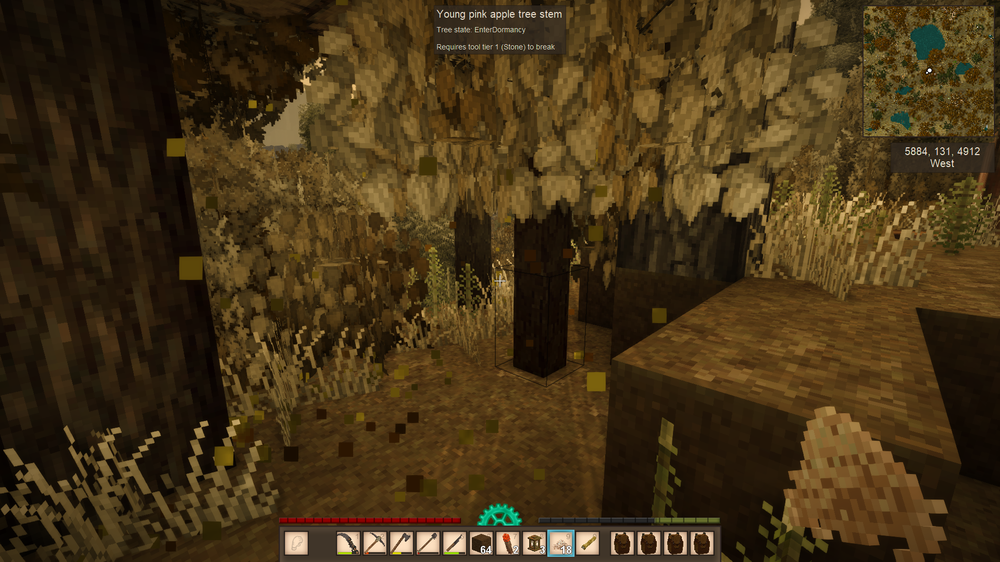The image size is (1000, 562).
Task: Equip the axe from the hotbar
Action: coord(401,543)
